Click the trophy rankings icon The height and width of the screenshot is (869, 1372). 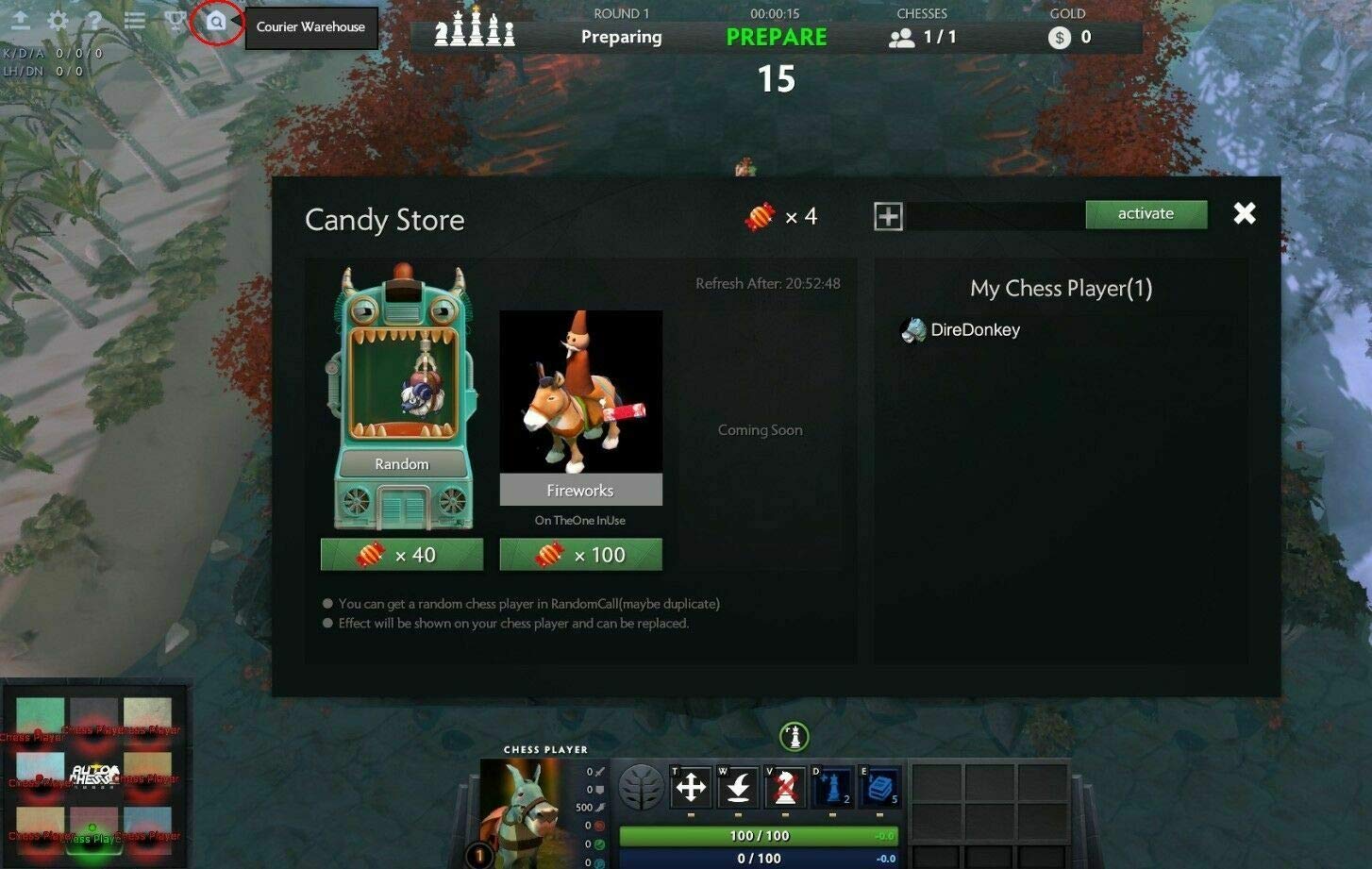pos(176,21)
